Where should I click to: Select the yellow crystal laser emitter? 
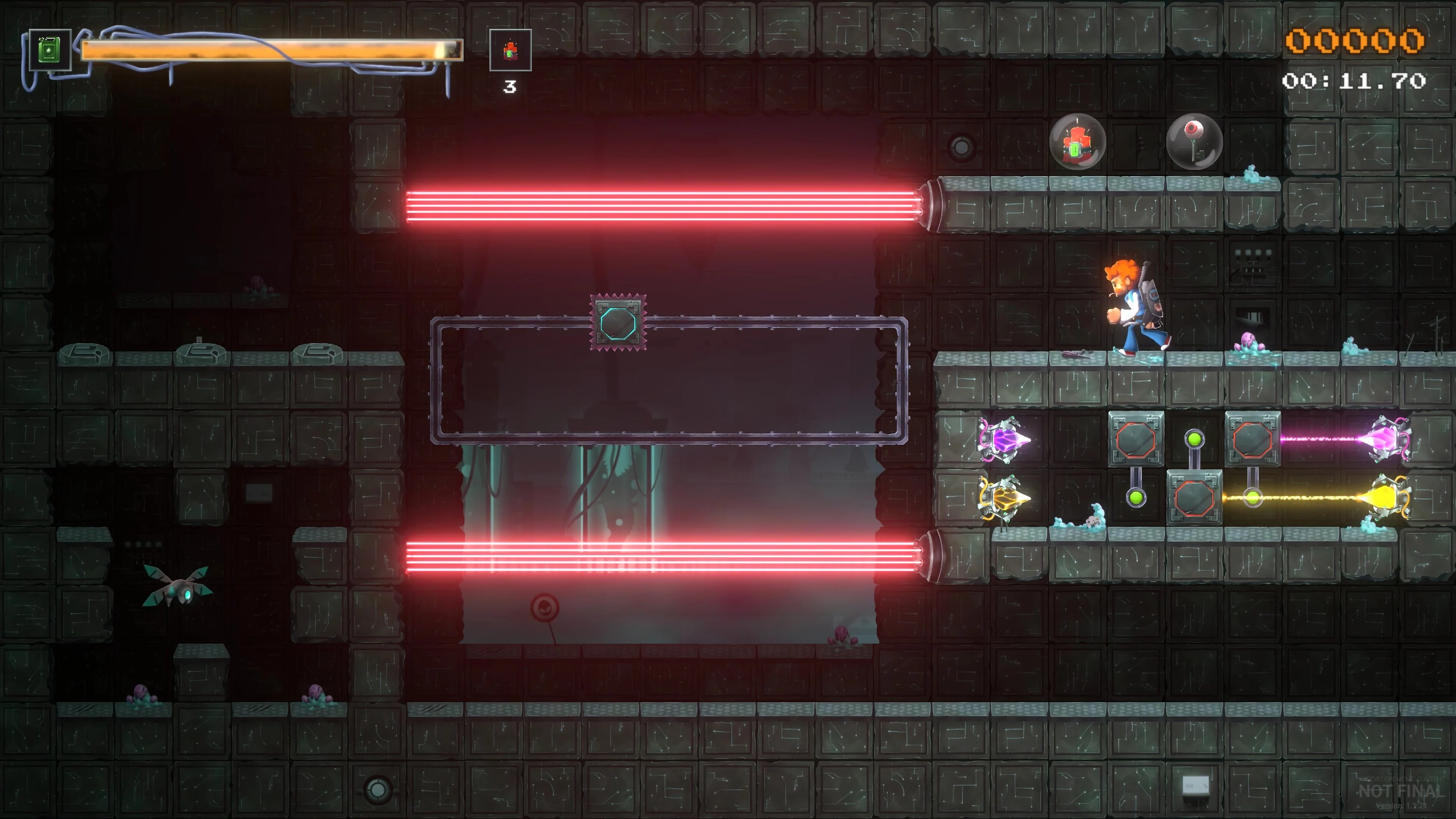[1007, 498]
